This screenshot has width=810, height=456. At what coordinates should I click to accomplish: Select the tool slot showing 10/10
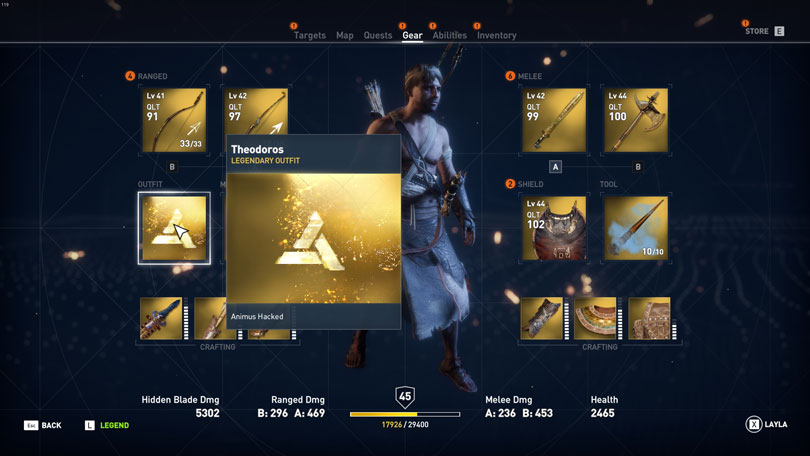tap(635, 228)
